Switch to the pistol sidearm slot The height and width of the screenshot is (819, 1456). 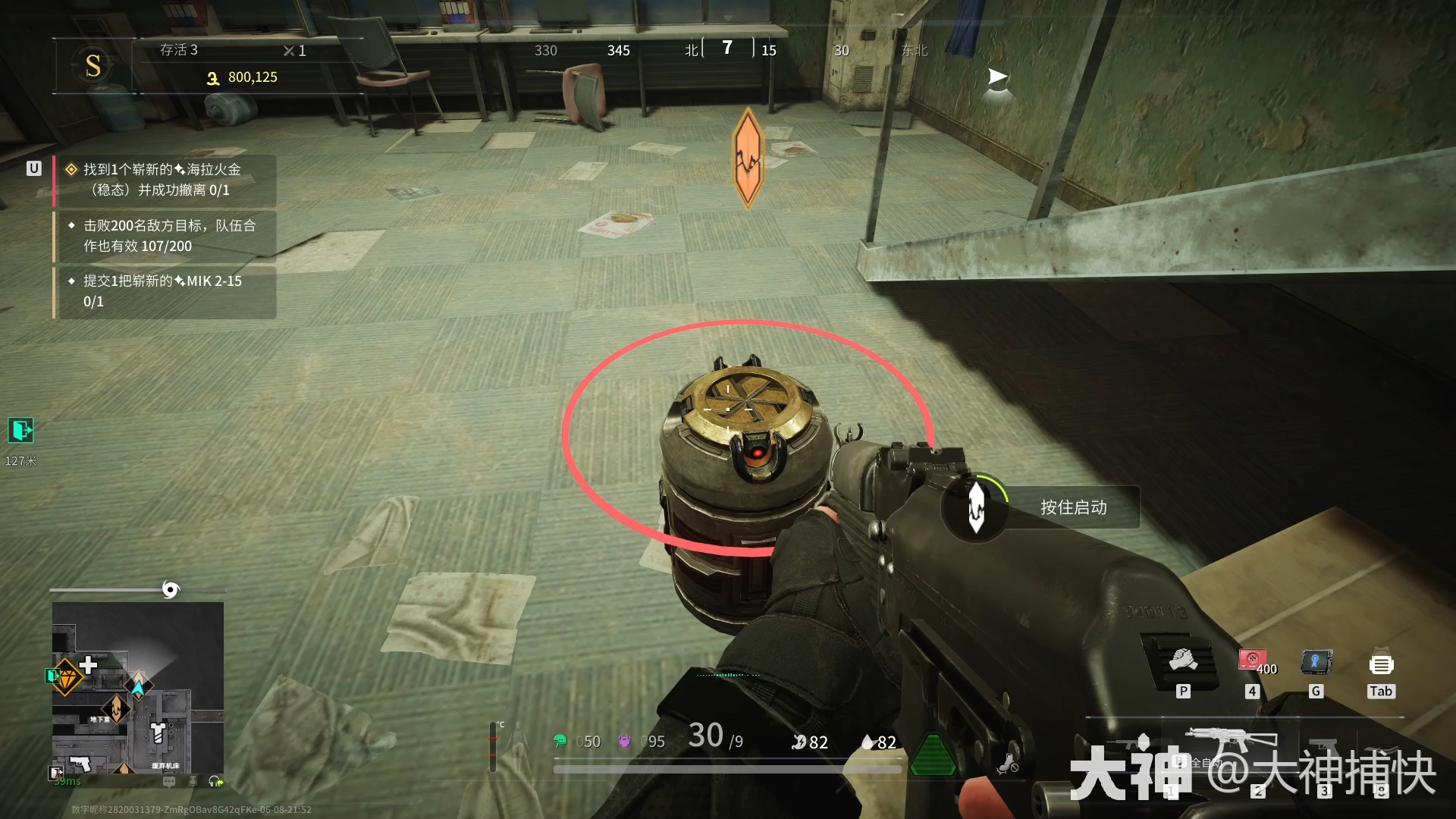click(1325, 747)
